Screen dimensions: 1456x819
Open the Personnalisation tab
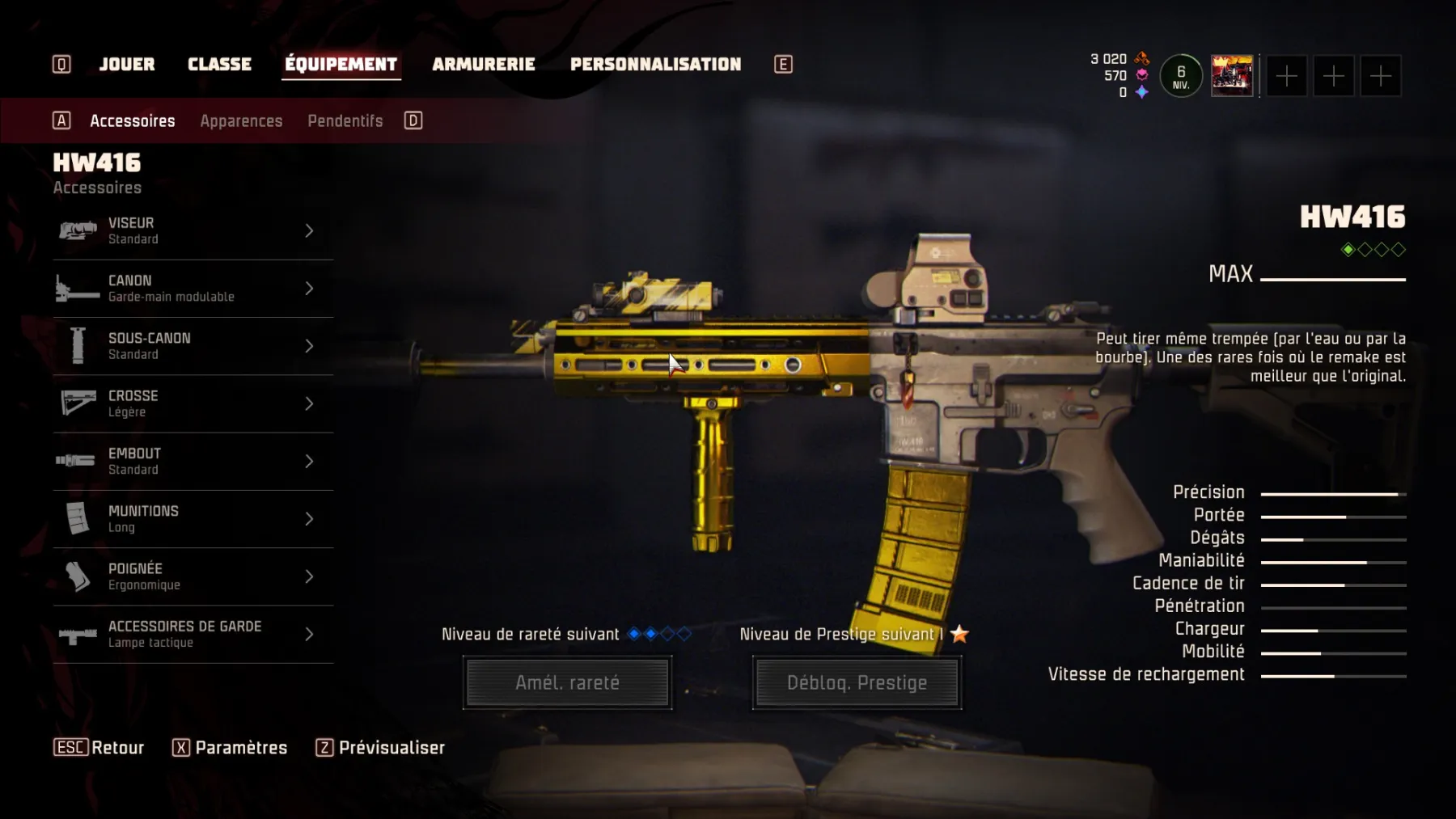pyautogui.click(x=655, y=65)
